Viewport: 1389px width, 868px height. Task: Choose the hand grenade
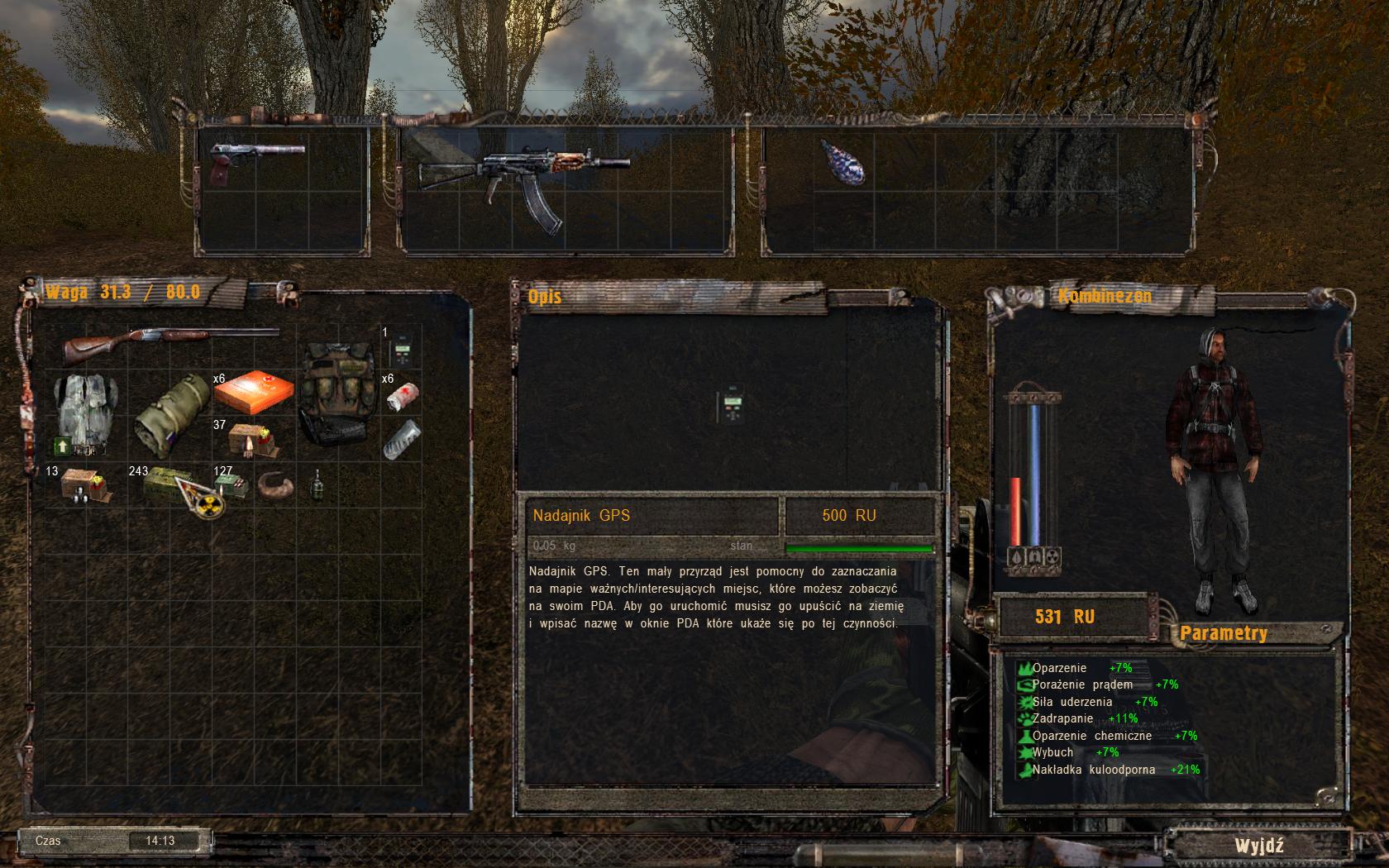tap(317, 485)
